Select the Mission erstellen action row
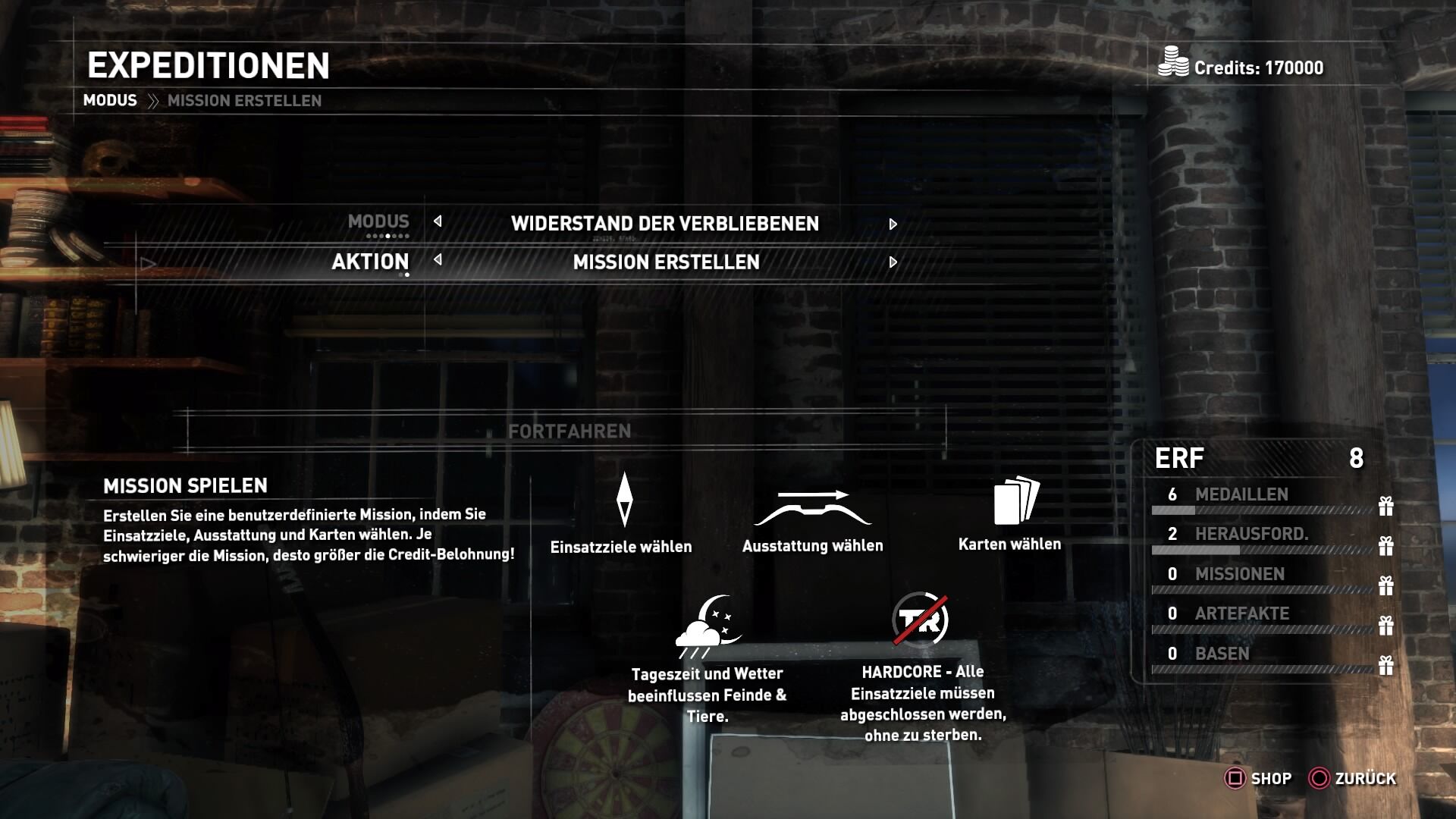1456x819 pixels. (x=666, y=262)
